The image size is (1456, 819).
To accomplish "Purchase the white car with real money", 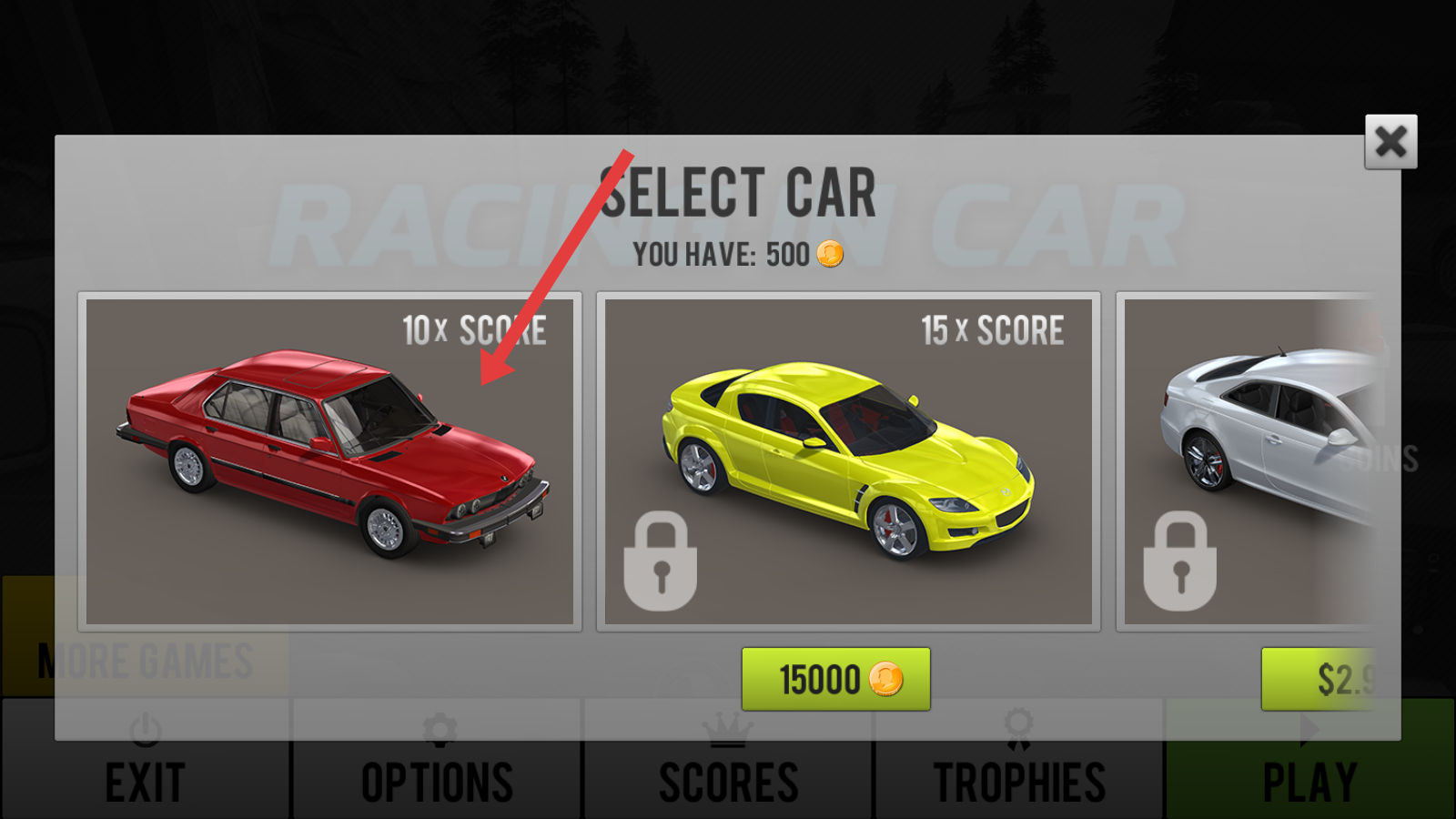I will (1319, 679).
